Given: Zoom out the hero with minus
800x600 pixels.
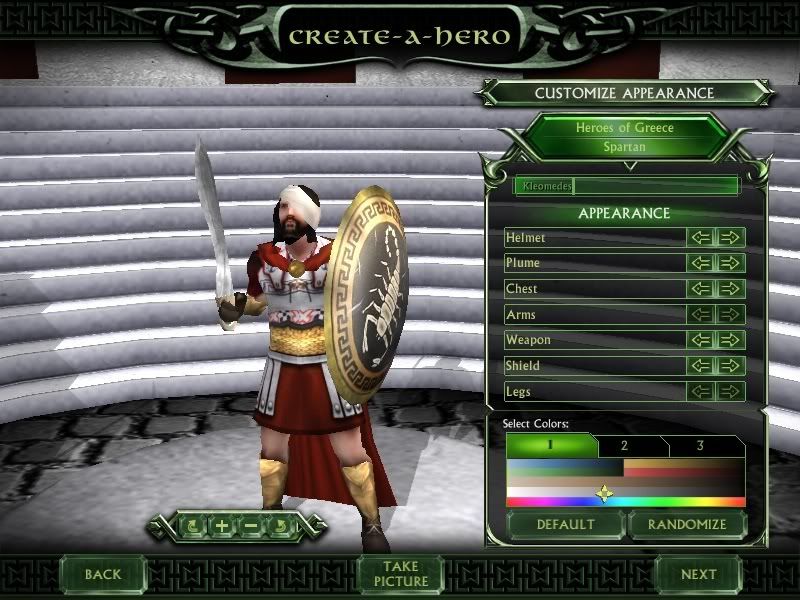Looking at the screenshot, I should click(251, 525).
